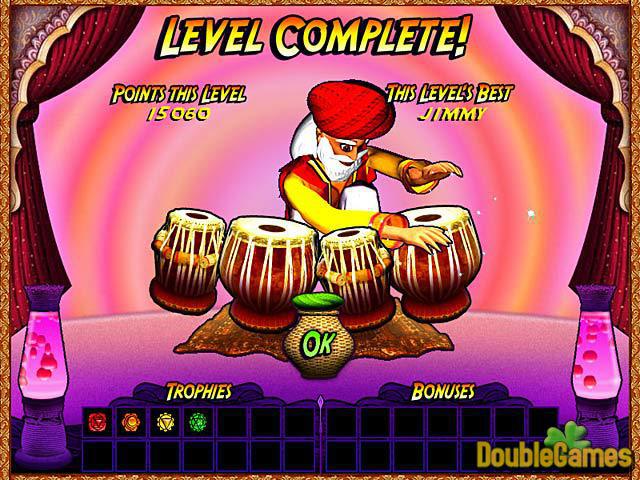Select the red chakra trophy
Image resolution: width=640 pixels, height=480 pixels.
pos(98,422)
